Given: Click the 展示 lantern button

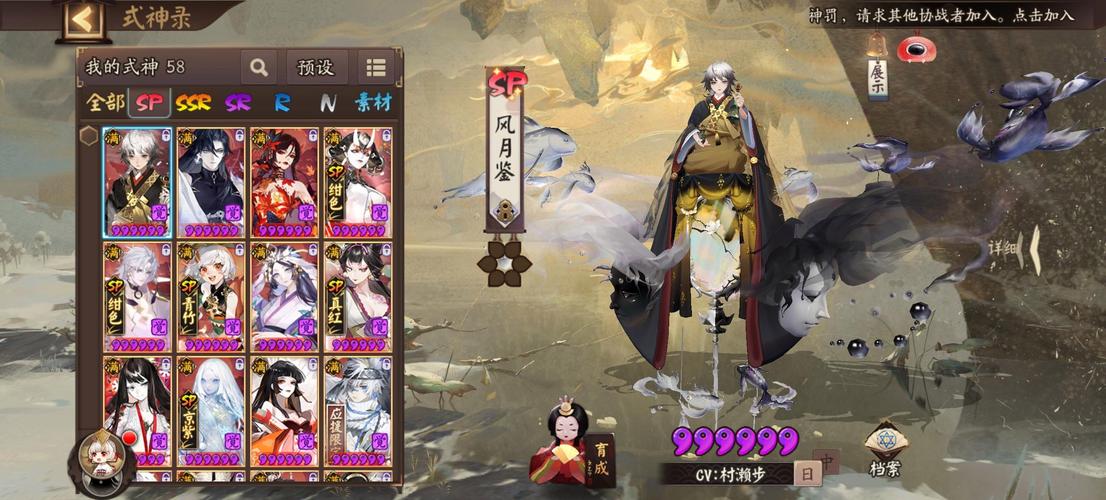Looking at the screenshot, I should click(x=877, y=72).
